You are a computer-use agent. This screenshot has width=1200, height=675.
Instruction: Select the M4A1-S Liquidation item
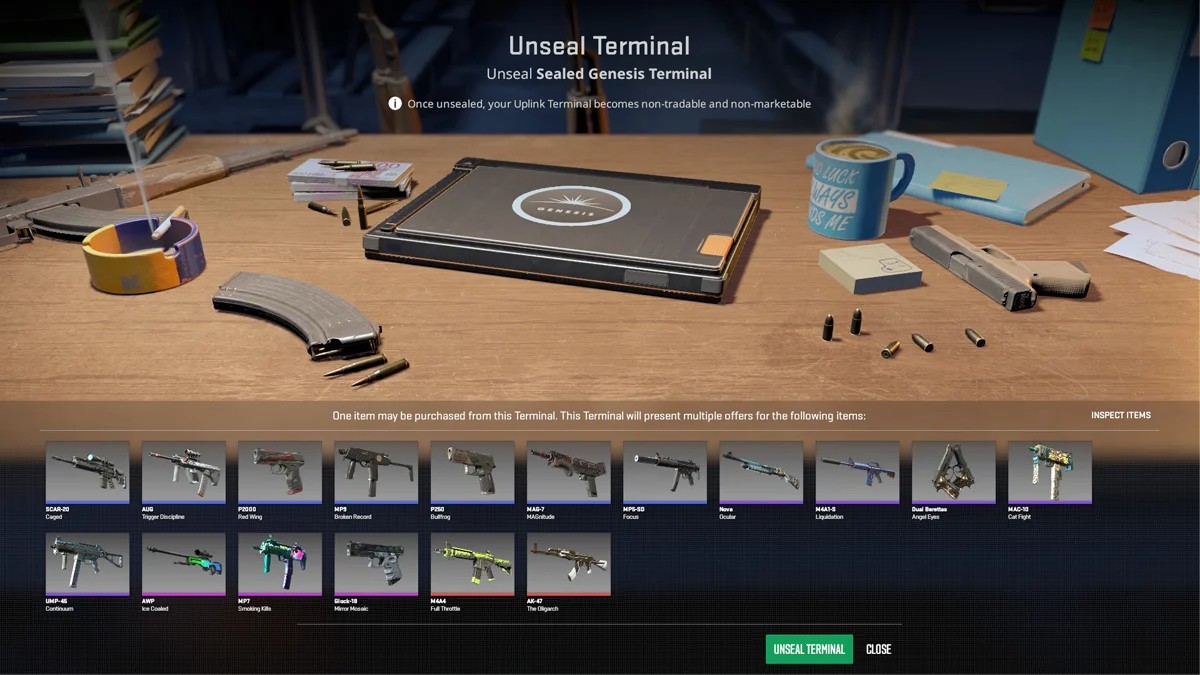856,471
